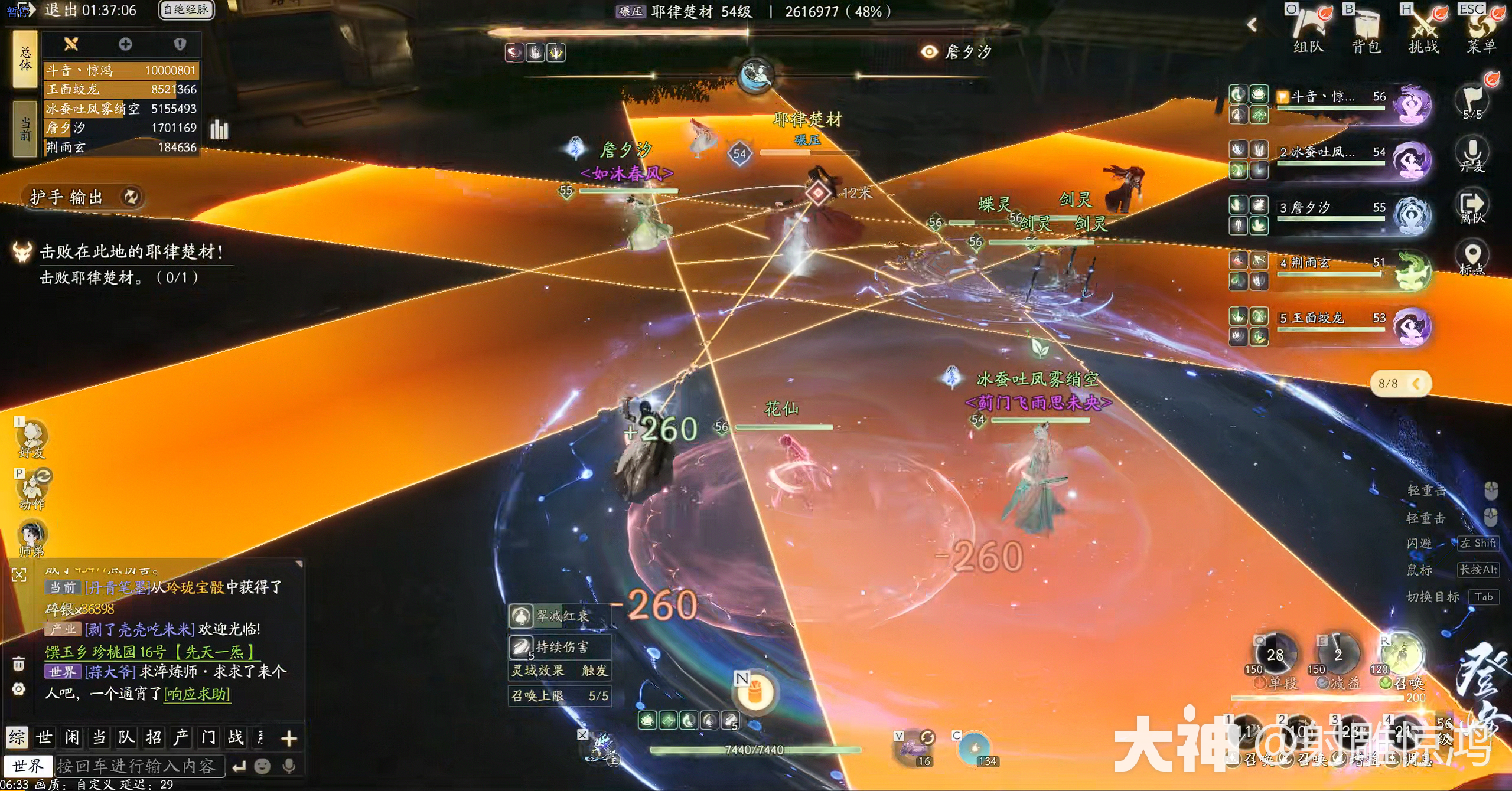Switch chat to the 队 team channel tab
This screenshot has width=1512, height=791.
click(126, 737)
